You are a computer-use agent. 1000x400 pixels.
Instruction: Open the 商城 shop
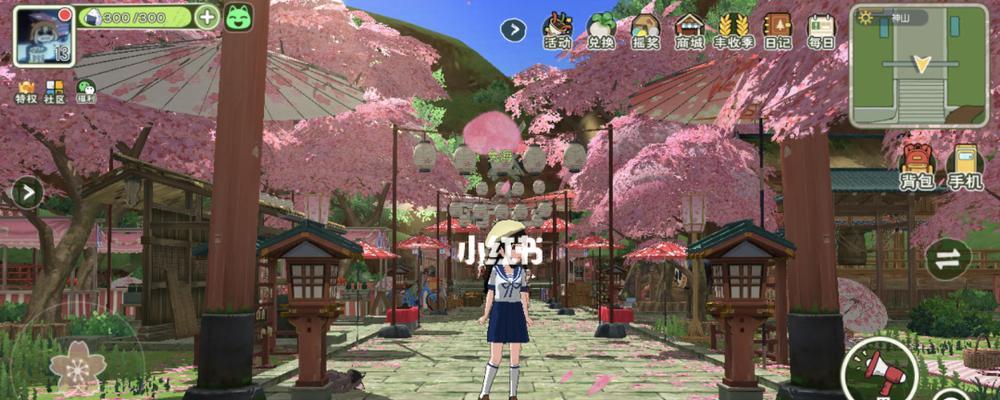[689, 31]
